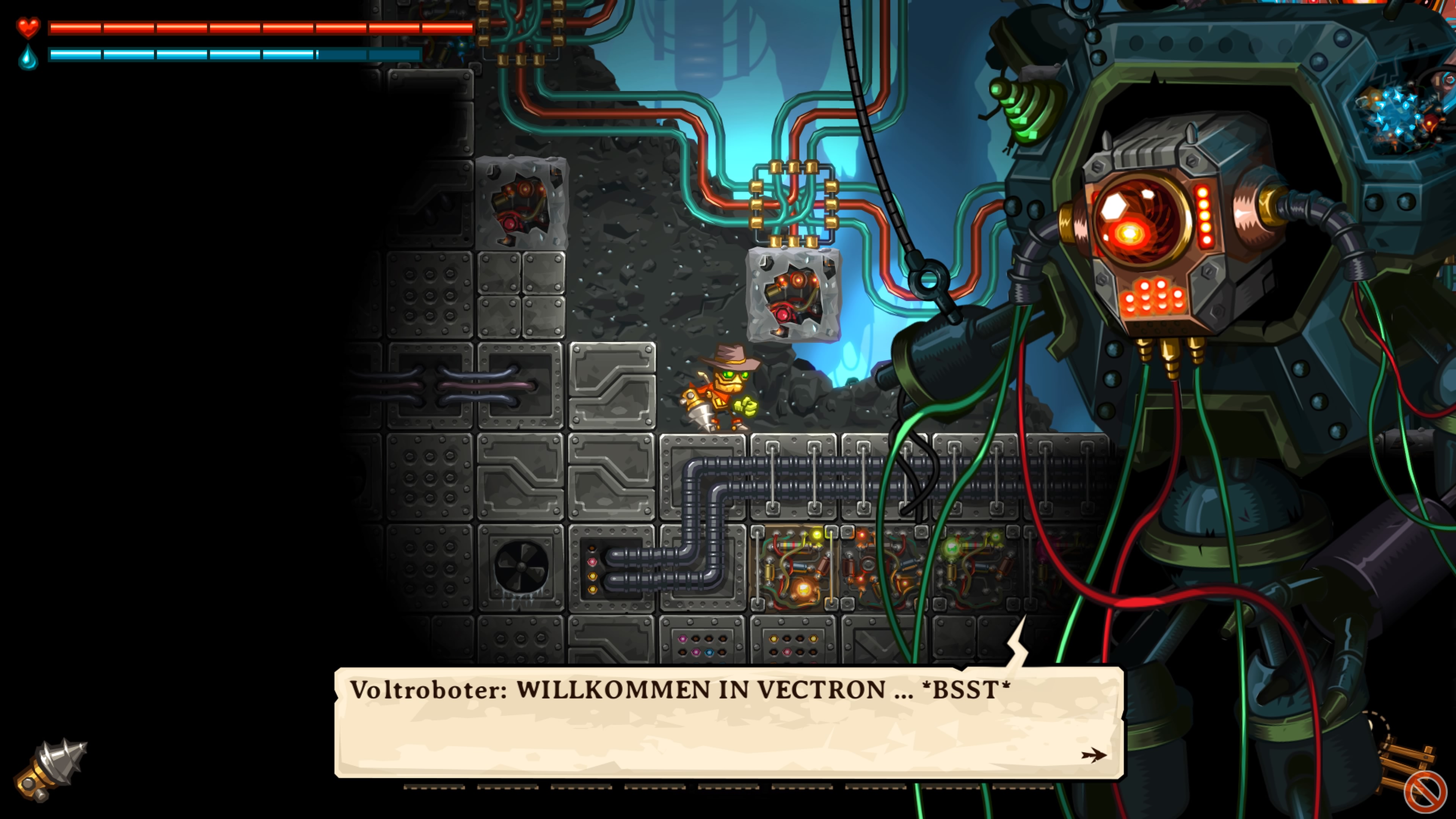Click the heart icon beside the health bar
The height and width of the screenshot is (819, 1456).
click(x=27, y=27)
